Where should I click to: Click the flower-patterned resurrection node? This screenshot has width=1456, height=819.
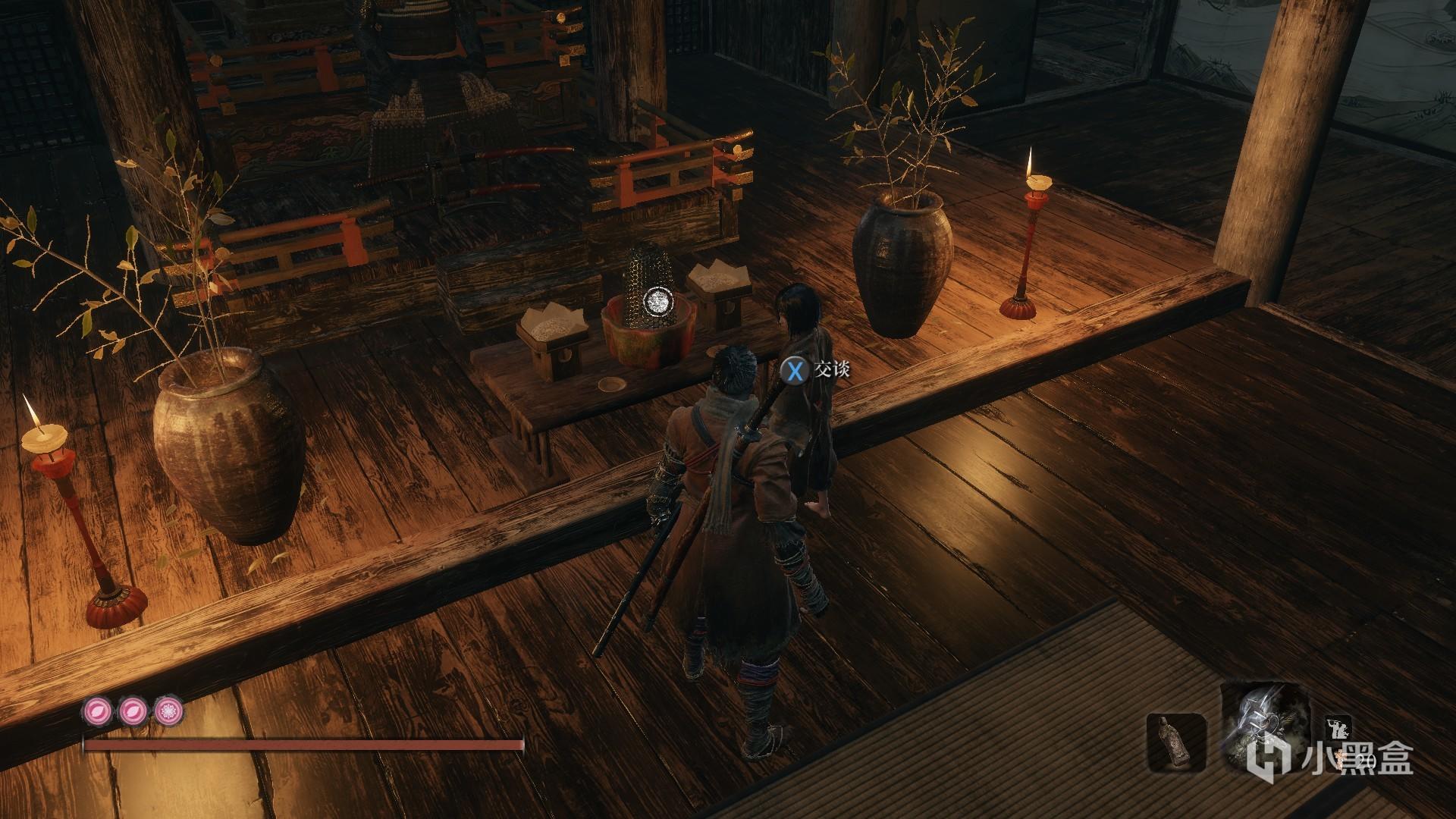pos(168,711)
